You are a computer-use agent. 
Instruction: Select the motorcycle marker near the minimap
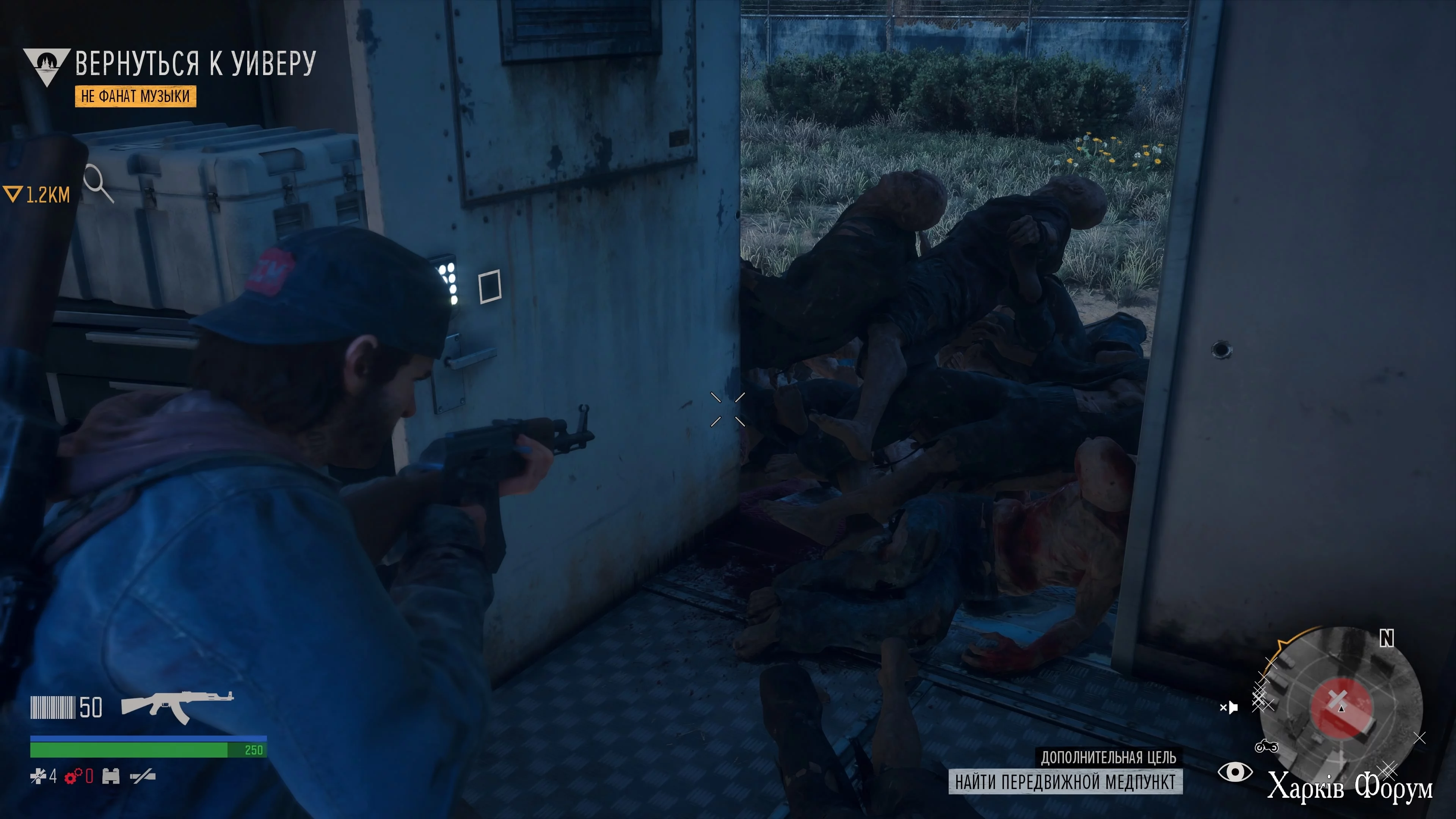click(x=1266, y=747)
